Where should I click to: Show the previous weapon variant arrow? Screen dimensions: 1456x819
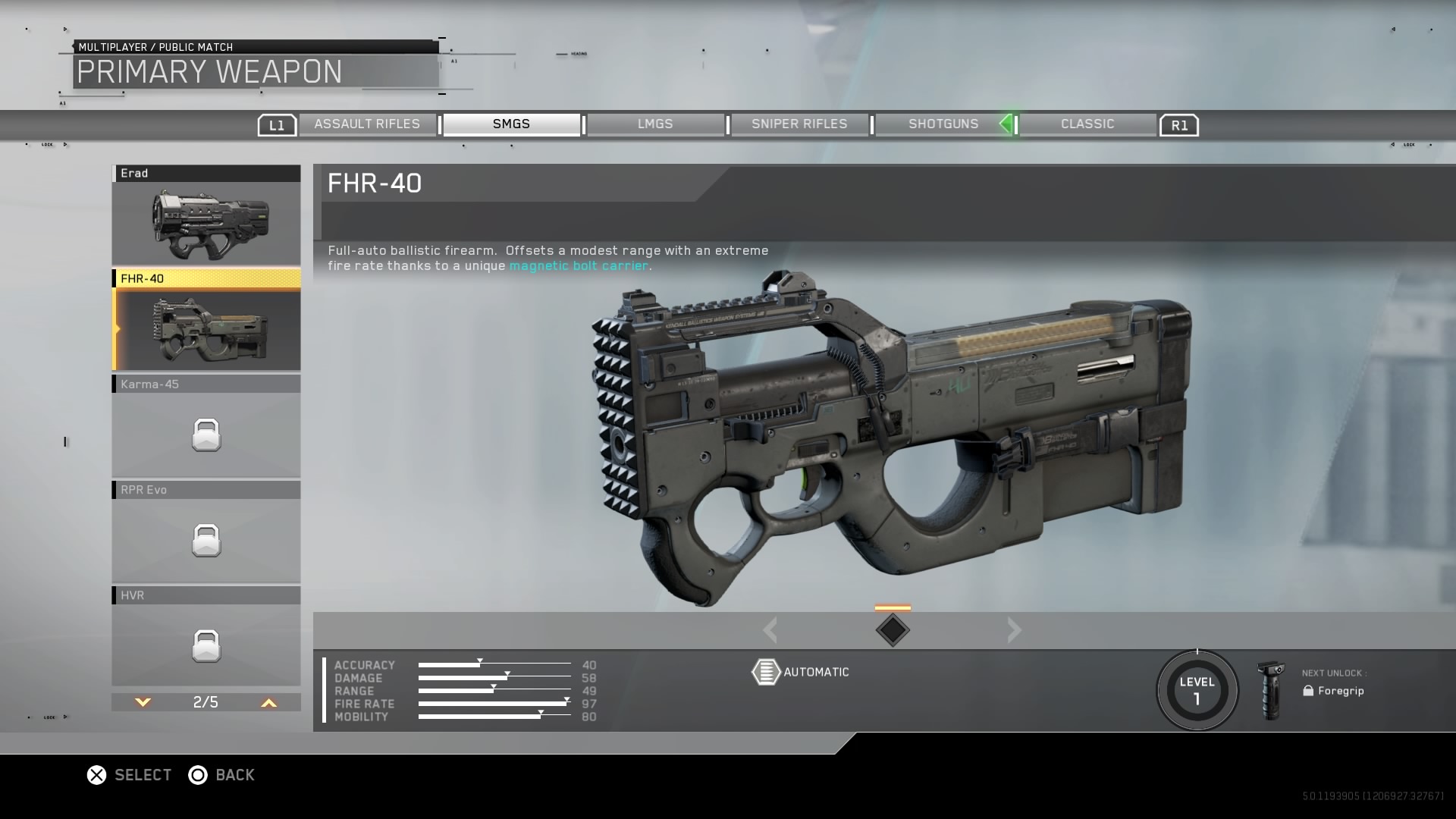(x=770, y=630)
